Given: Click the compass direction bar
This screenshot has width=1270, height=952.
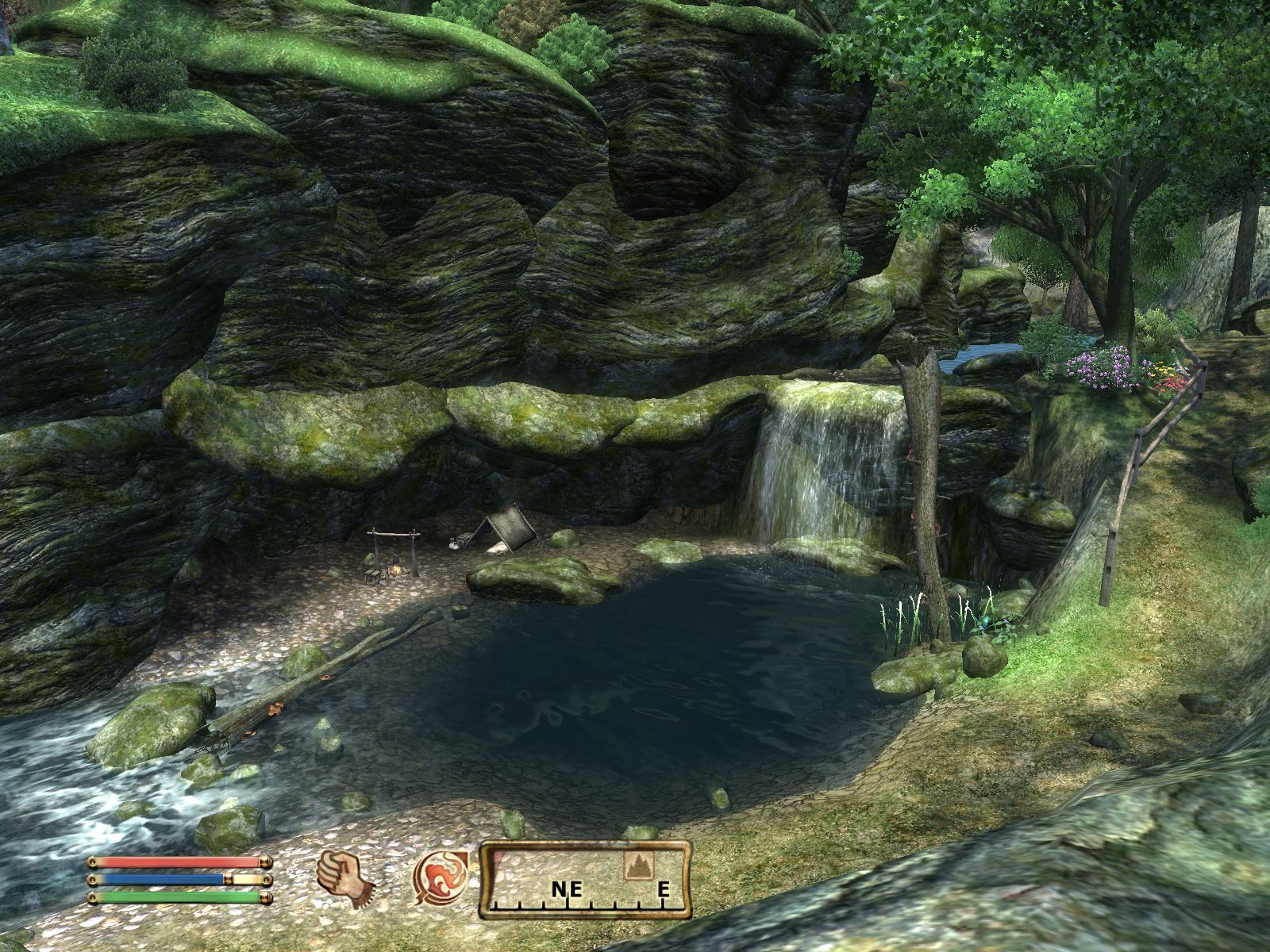Looking at the screenshot, I should (585, 881).
